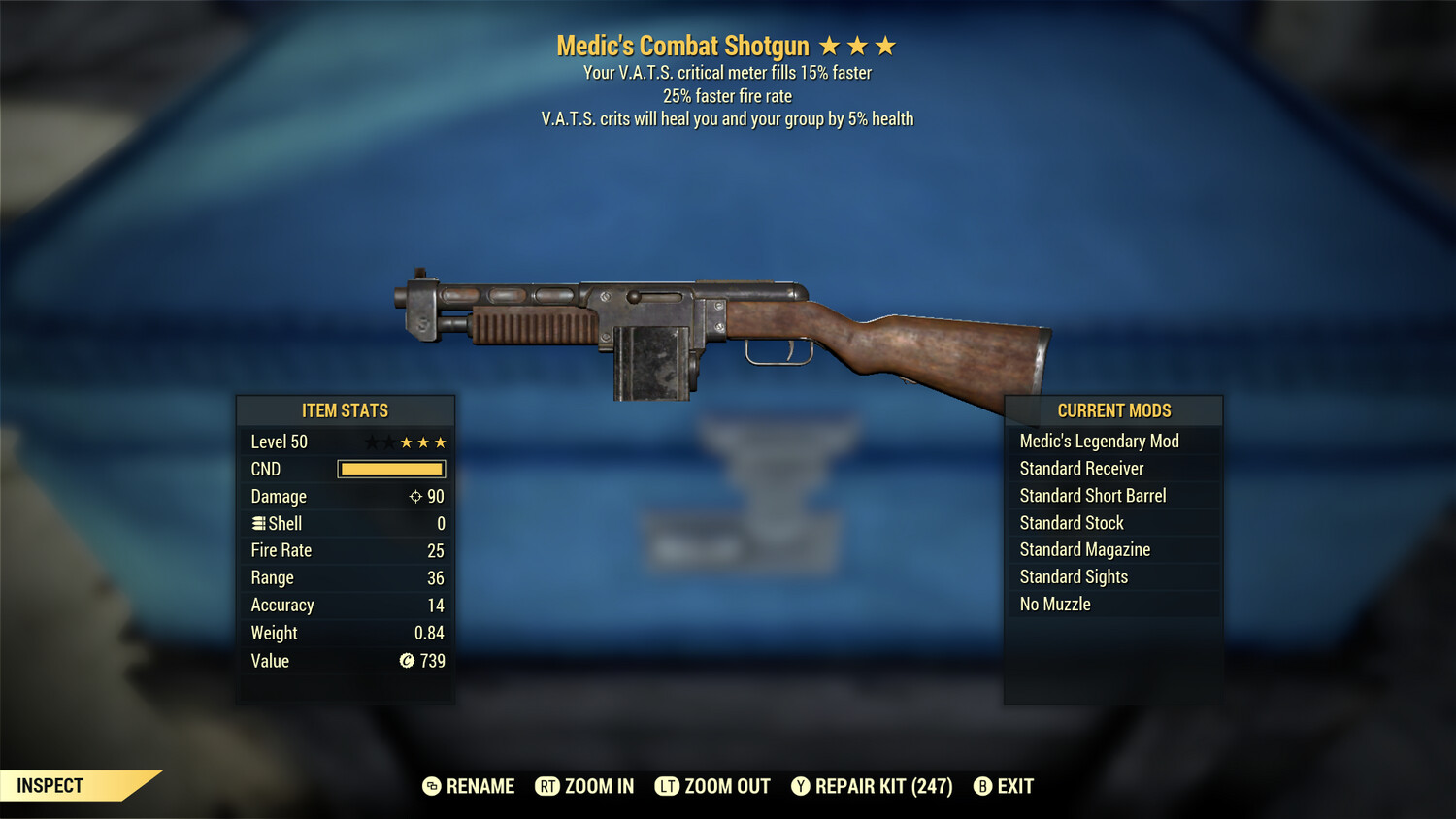
Task: Toggle the first star next to Level 50
Action: click(373, 442)
